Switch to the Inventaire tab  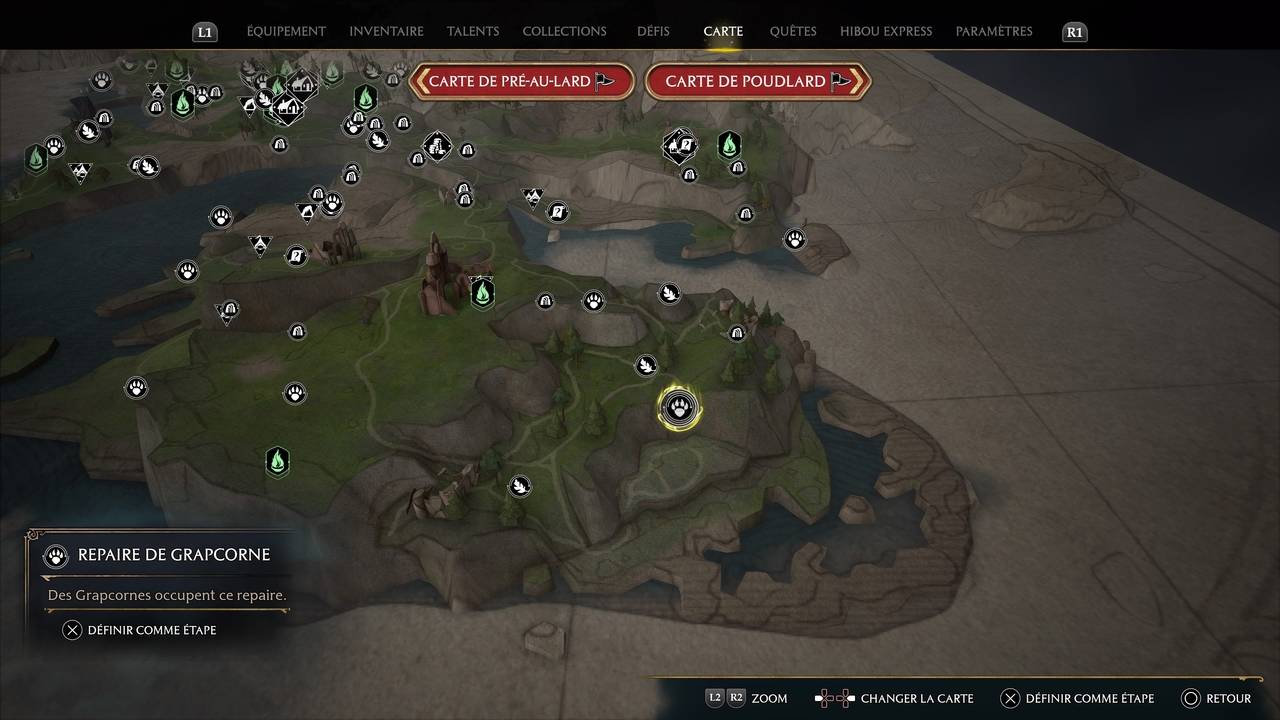[386, 31]
